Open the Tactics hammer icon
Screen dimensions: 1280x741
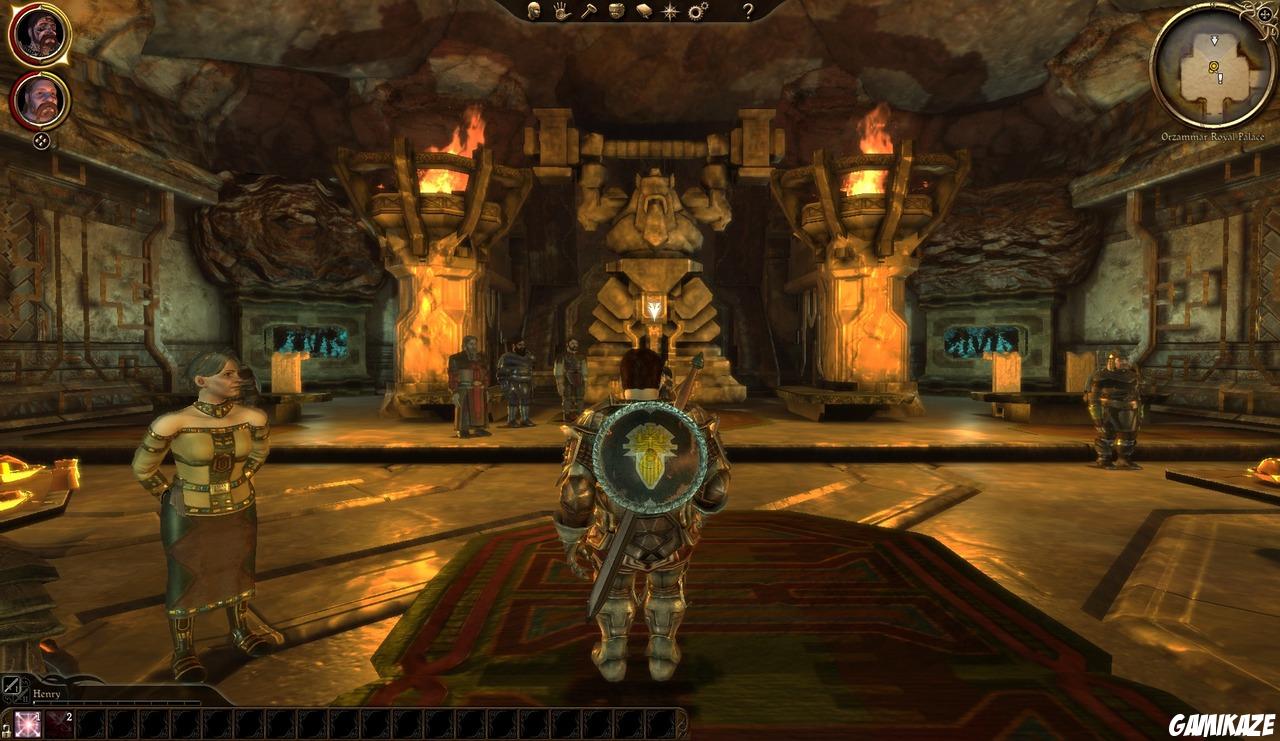pyautogui.click(x=589, y=11)
